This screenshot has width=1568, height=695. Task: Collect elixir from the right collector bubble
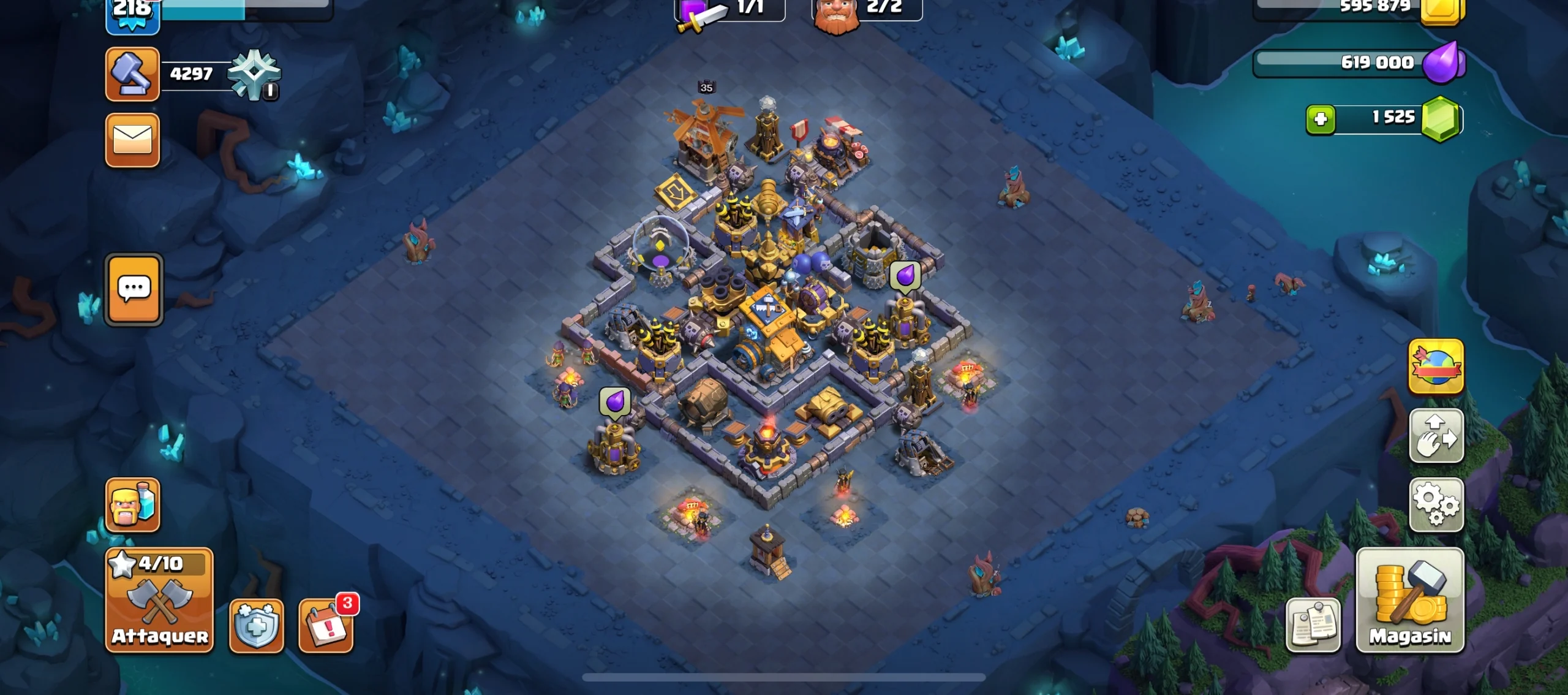click(x=905, y=276)
